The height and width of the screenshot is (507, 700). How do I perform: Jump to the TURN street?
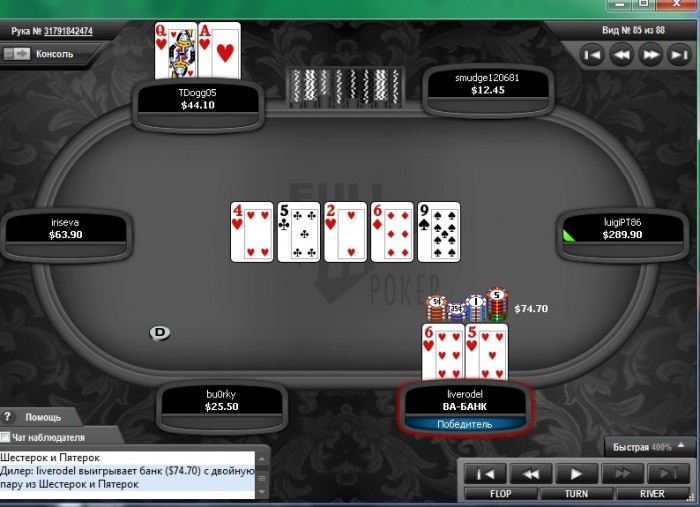pyautogui.click(x=575, y=493)
